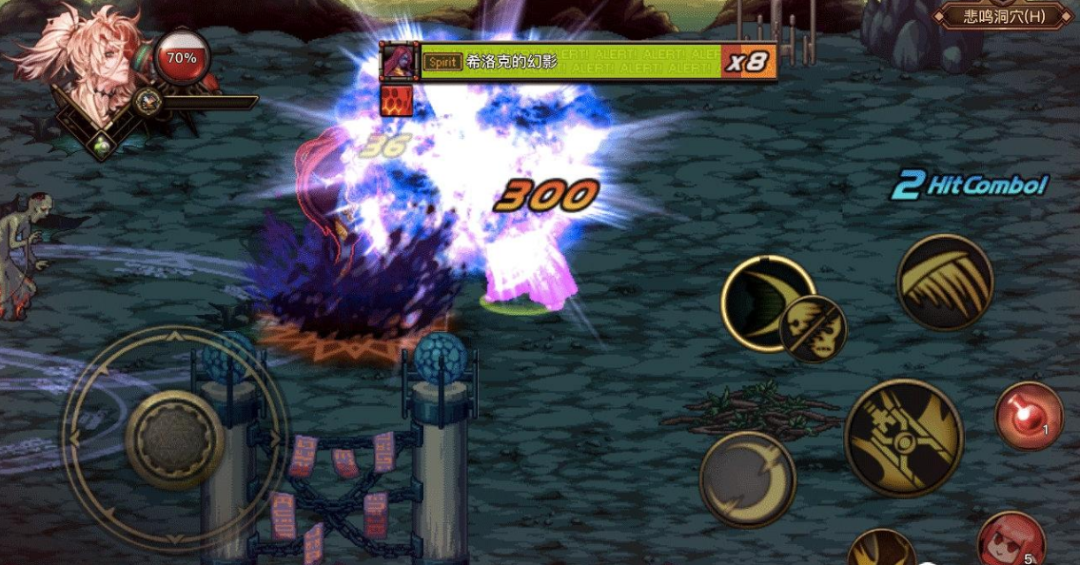Viewport: 1080px width, 565px height.
Task: Activate the wave slash streaks skill
Action: pos(944,283)
